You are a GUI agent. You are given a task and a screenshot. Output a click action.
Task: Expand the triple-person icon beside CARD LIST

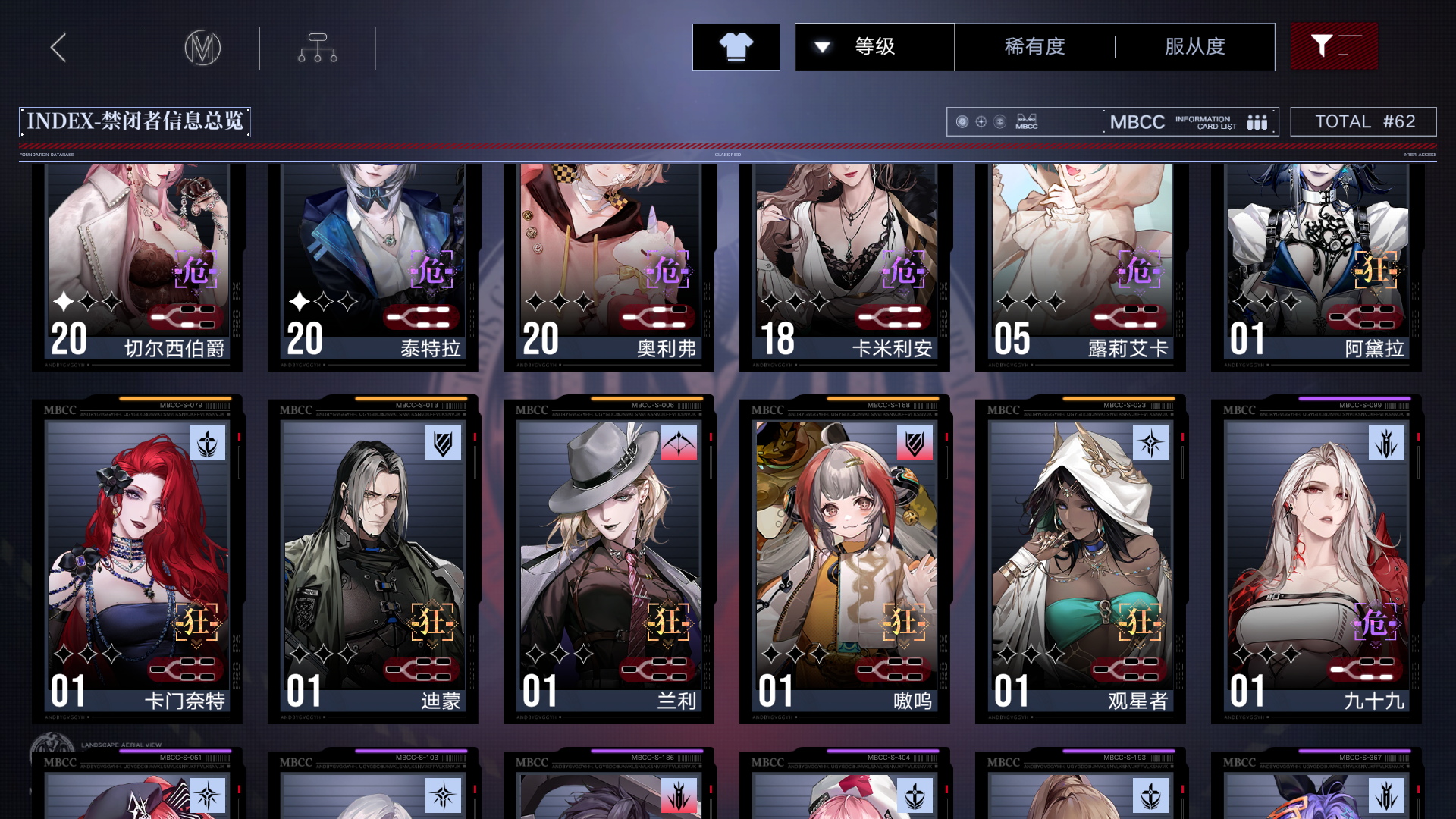pos(1257,121)
